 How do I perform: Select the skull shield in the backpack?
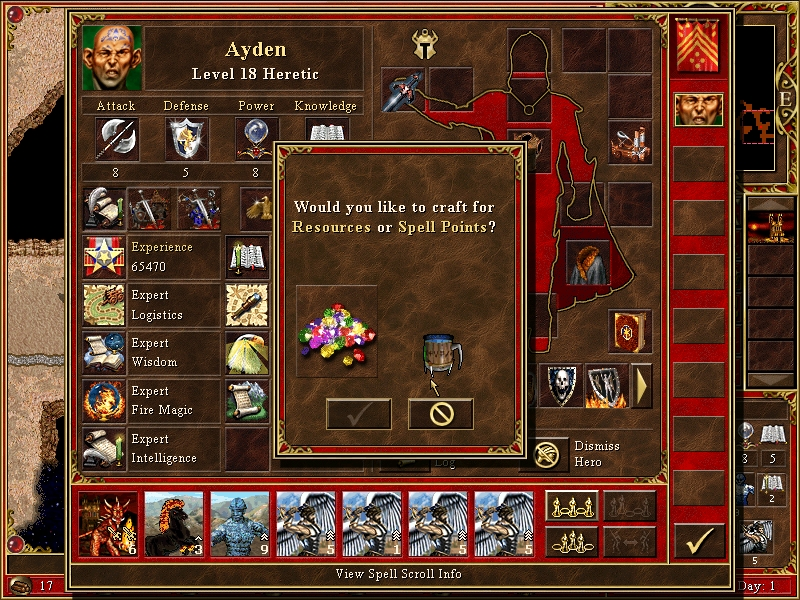pos(560,386)
